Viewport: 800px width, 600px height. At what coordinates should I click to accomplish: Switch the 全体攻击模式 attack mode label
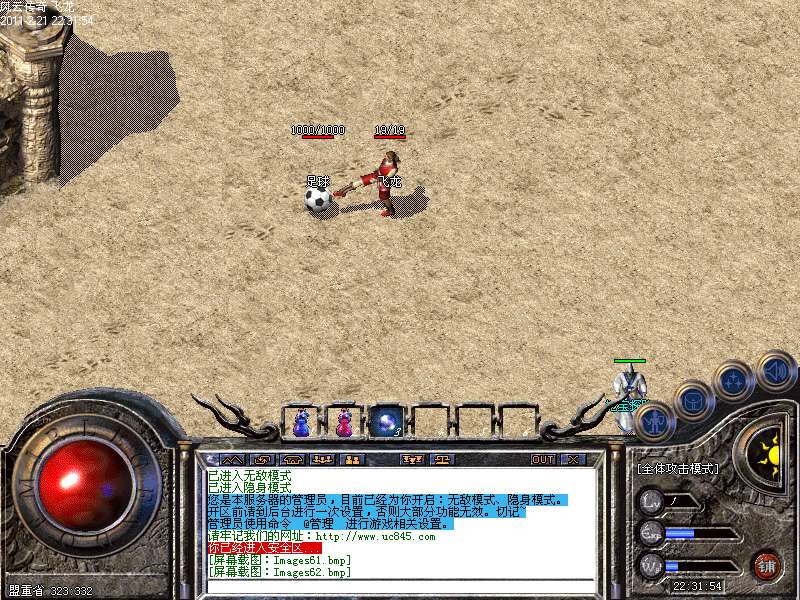[x=678, y=468]
